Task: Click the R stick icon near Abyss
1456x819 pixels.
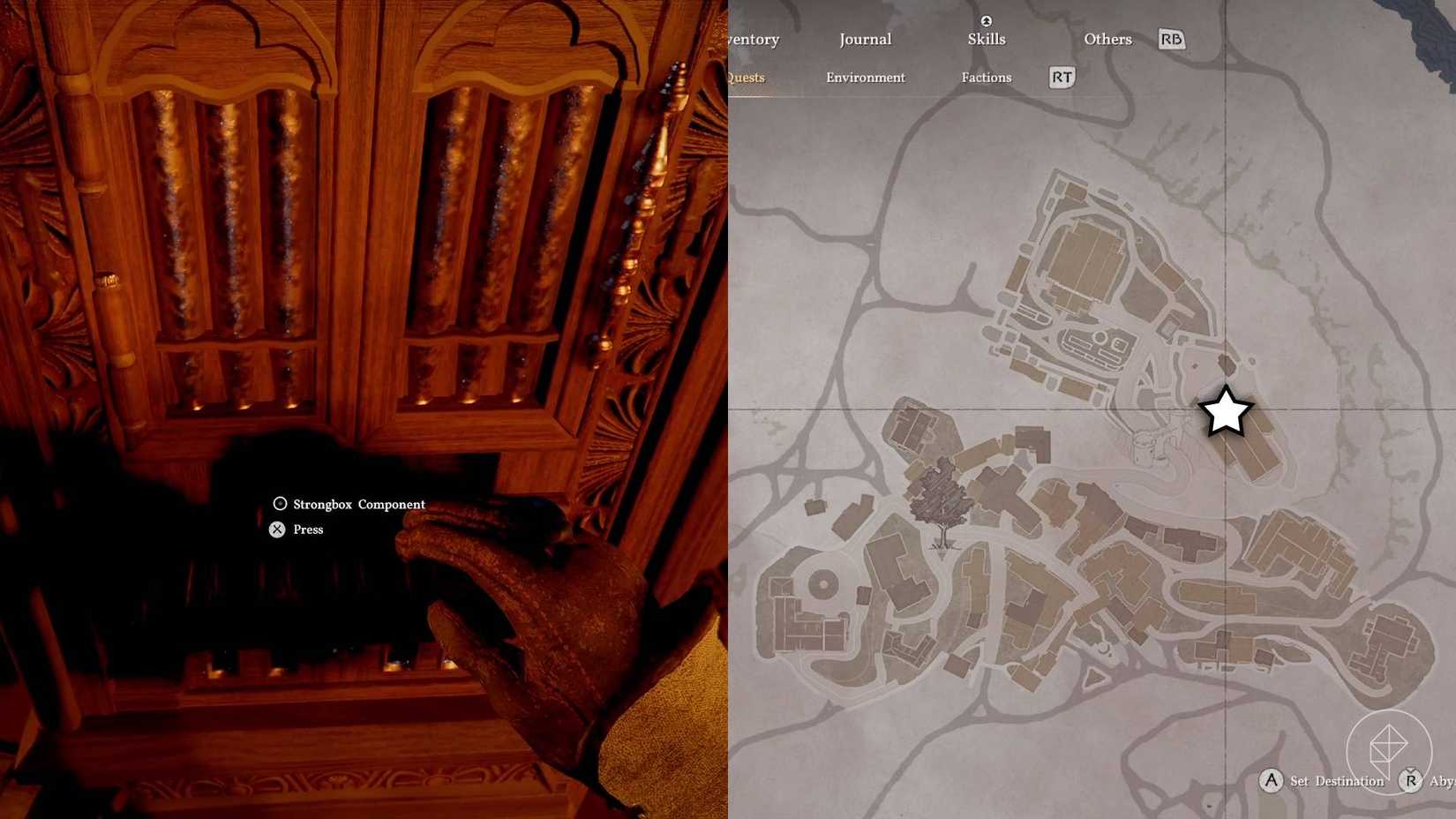Action: (1409, 781)
